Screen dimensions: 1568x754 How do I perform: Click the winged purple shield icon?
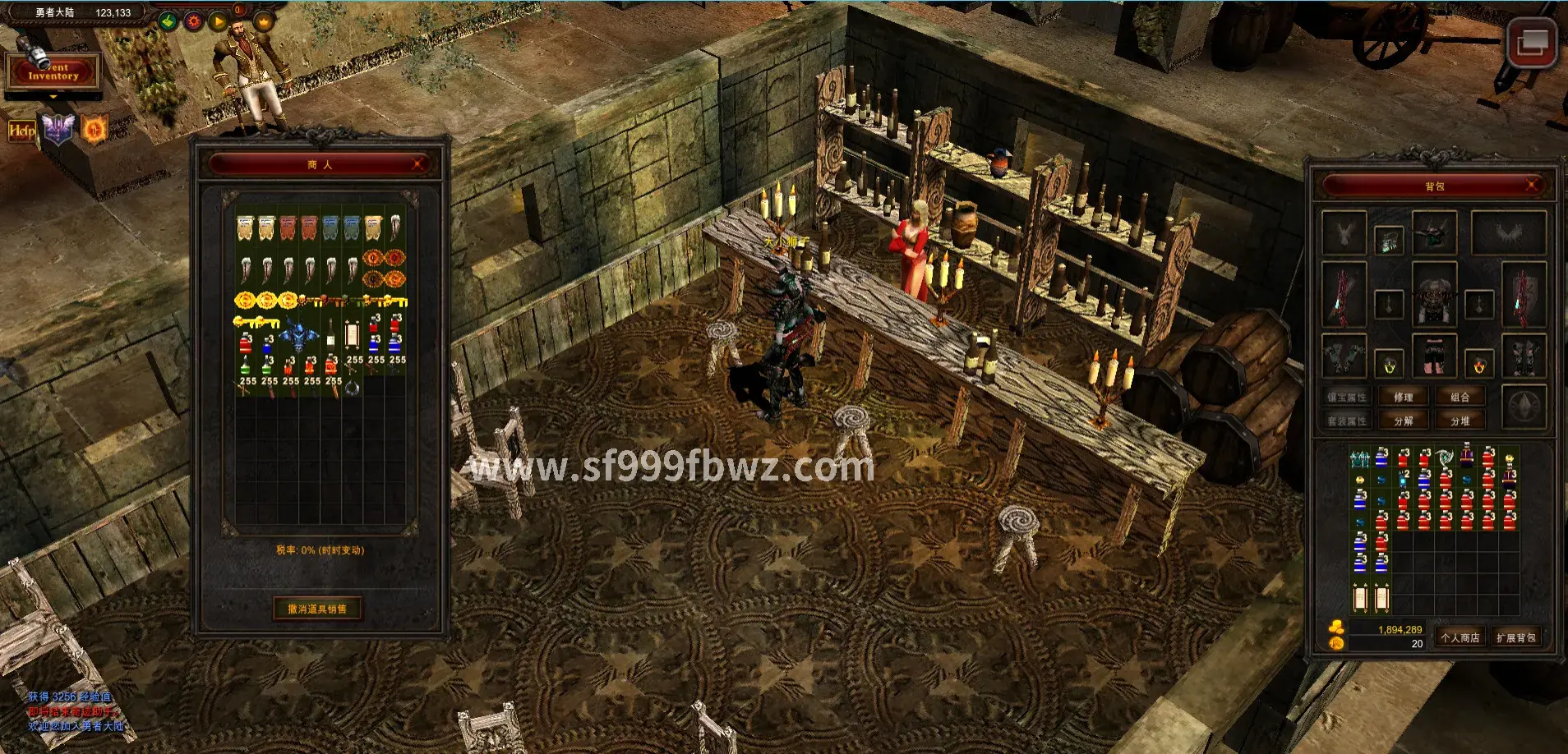point(58,130)
